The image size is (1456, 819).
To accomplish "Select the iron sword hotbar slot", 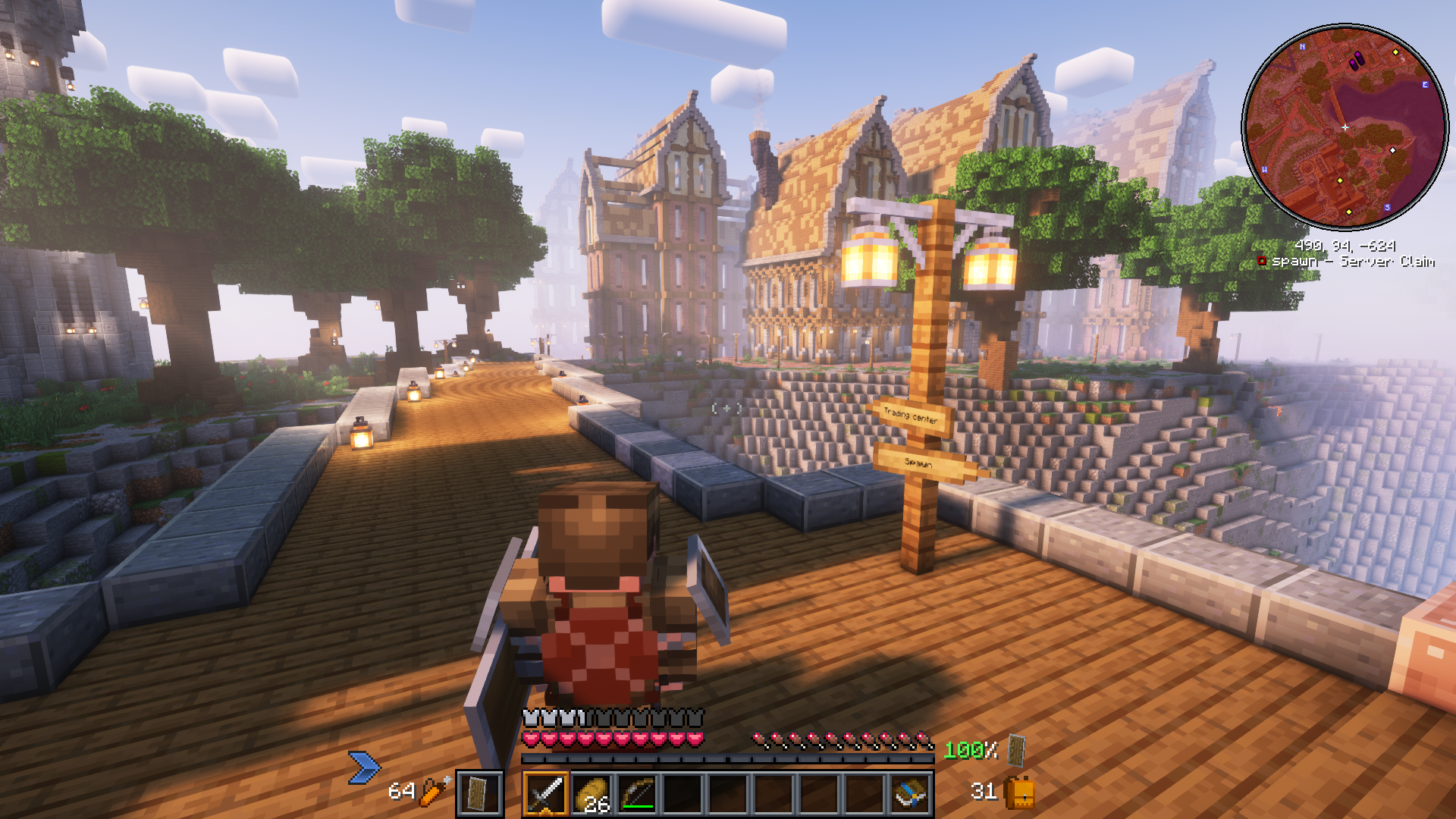I will coord(545,794).
